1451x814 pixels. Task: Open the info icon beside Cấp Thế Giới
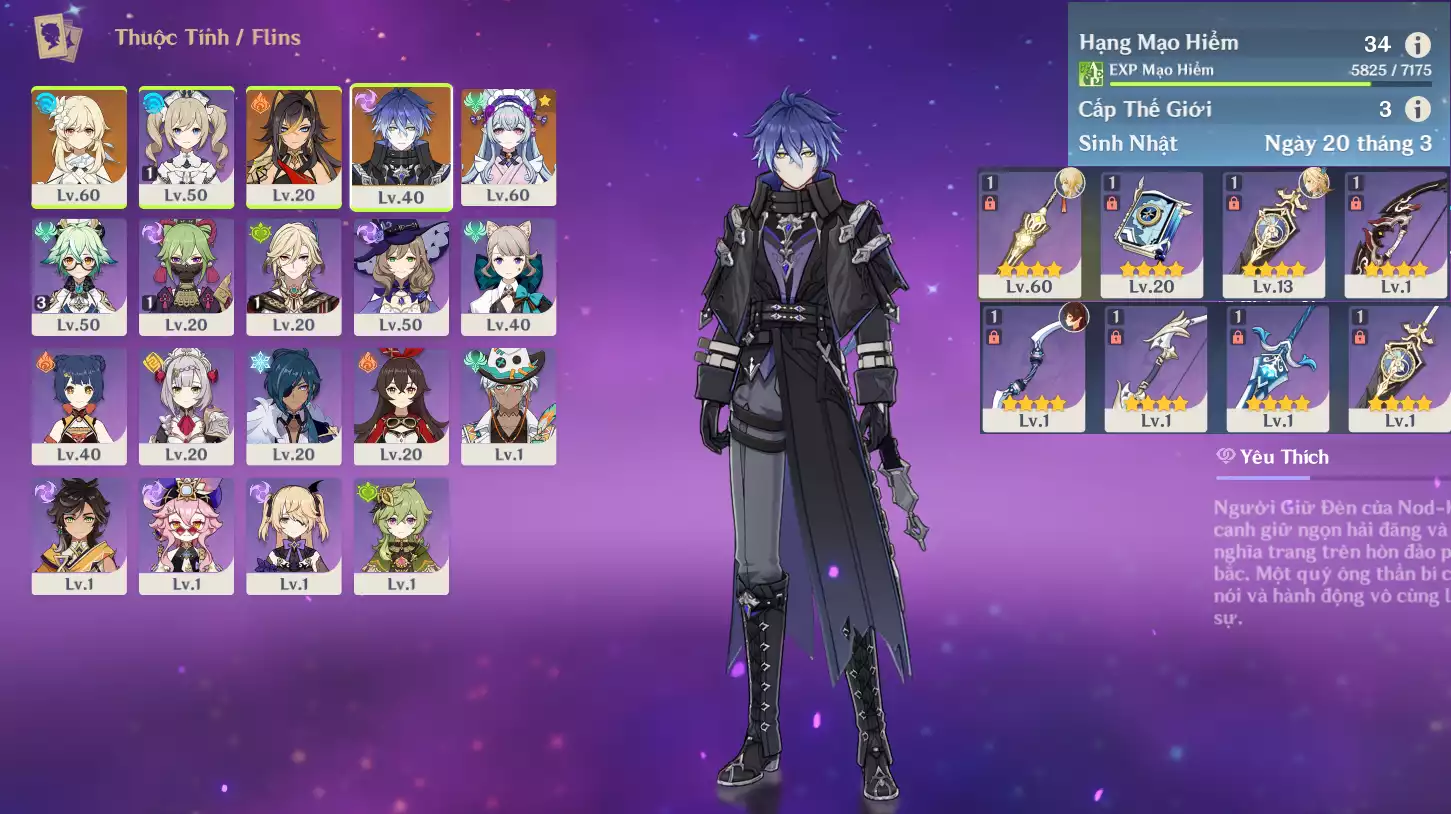coord(1417,109)
